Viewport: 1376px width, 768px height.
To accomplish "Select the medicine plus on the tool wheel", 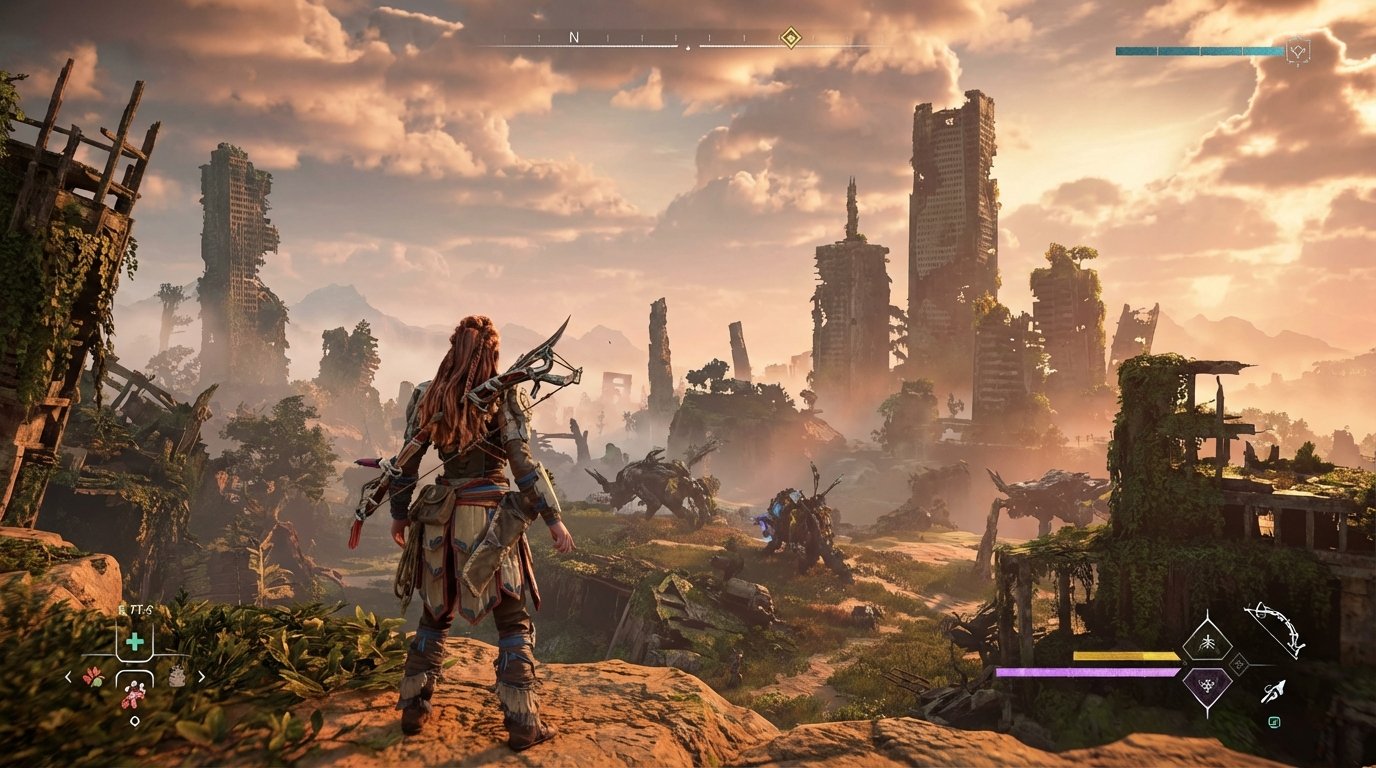I will click(x=135, y=641).
